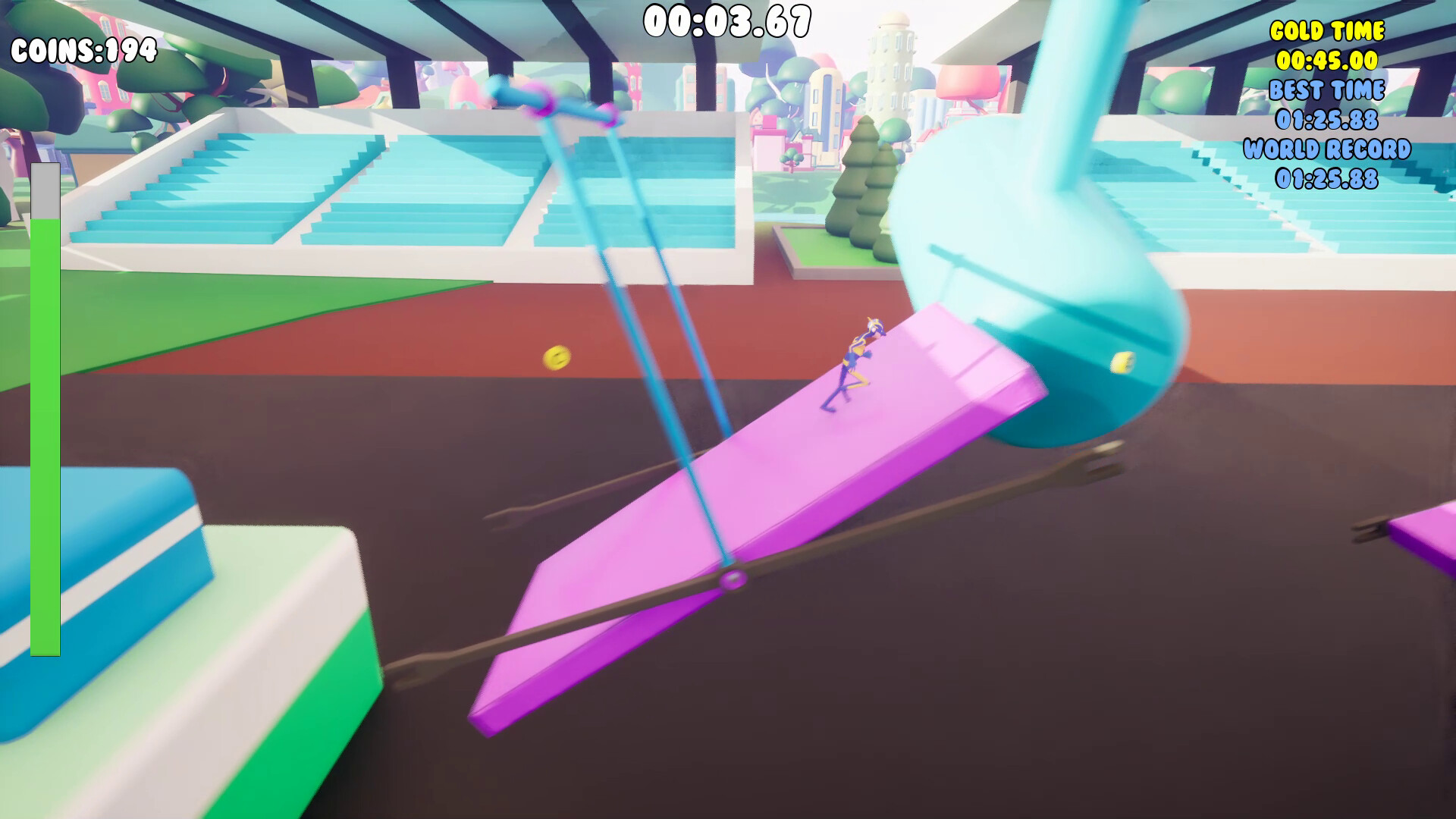Click the race timer 00:03.67
The width and height of the screenshot is (1456, 819).
[726, 20]
